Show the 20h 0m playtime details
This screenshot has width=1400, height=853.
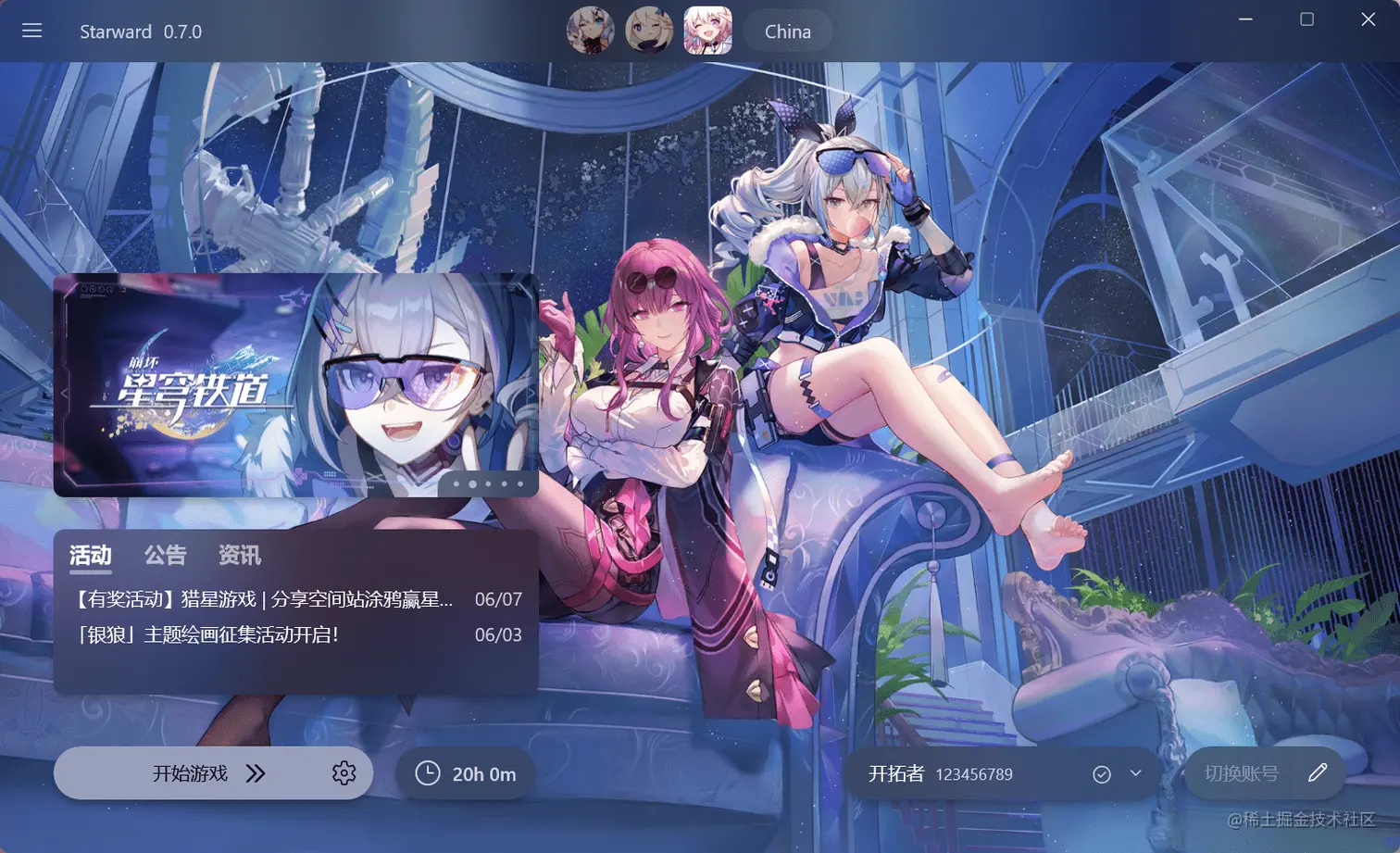466,773
